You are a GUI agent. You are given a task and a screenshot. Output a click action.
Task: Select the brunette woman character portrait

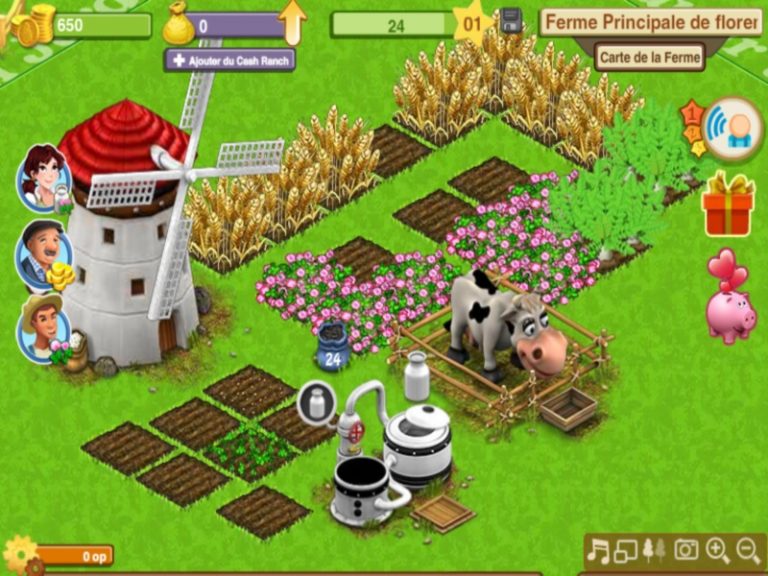pos(43,178)
